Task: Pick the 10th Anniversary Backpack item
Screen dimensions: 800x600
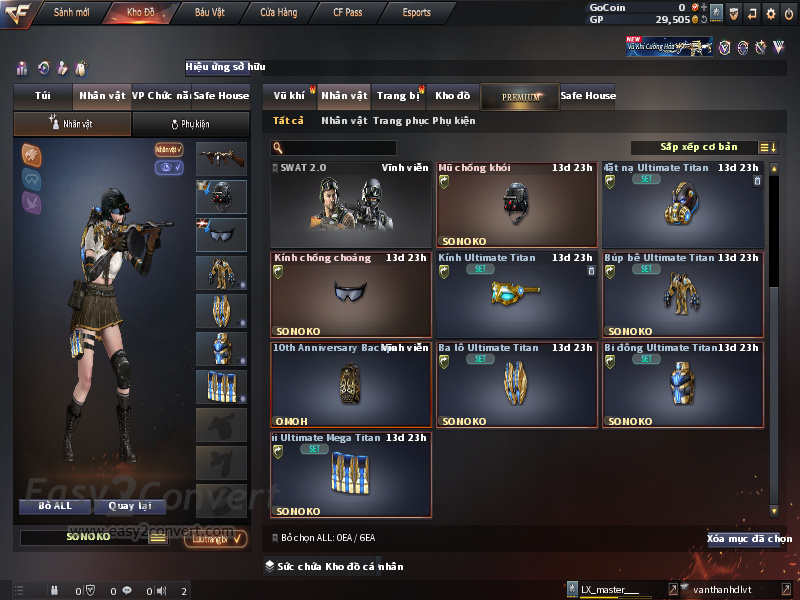Action: [351, 385]
